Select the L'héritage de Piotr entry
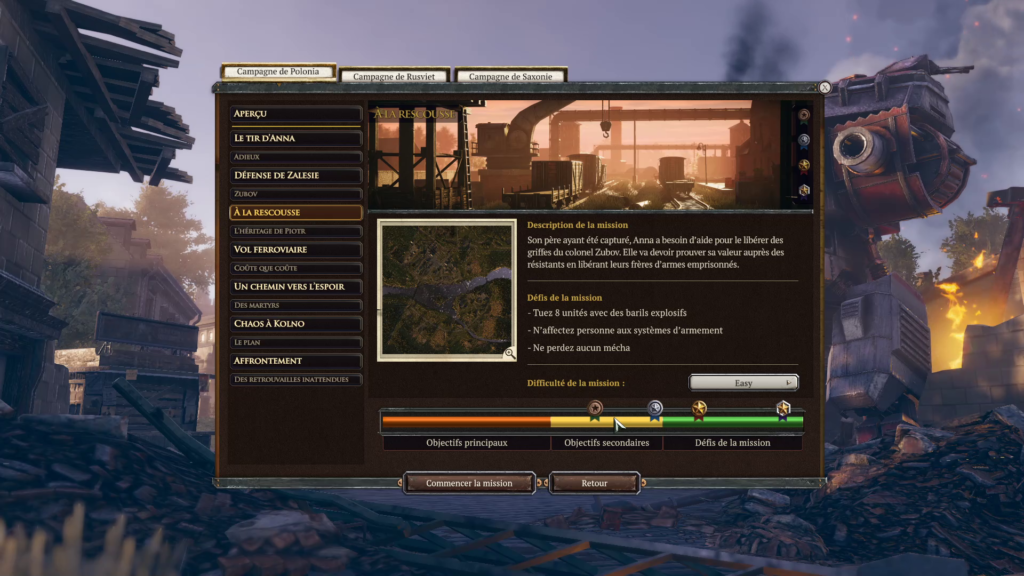 pyautogui.click(x=295, y=231)
